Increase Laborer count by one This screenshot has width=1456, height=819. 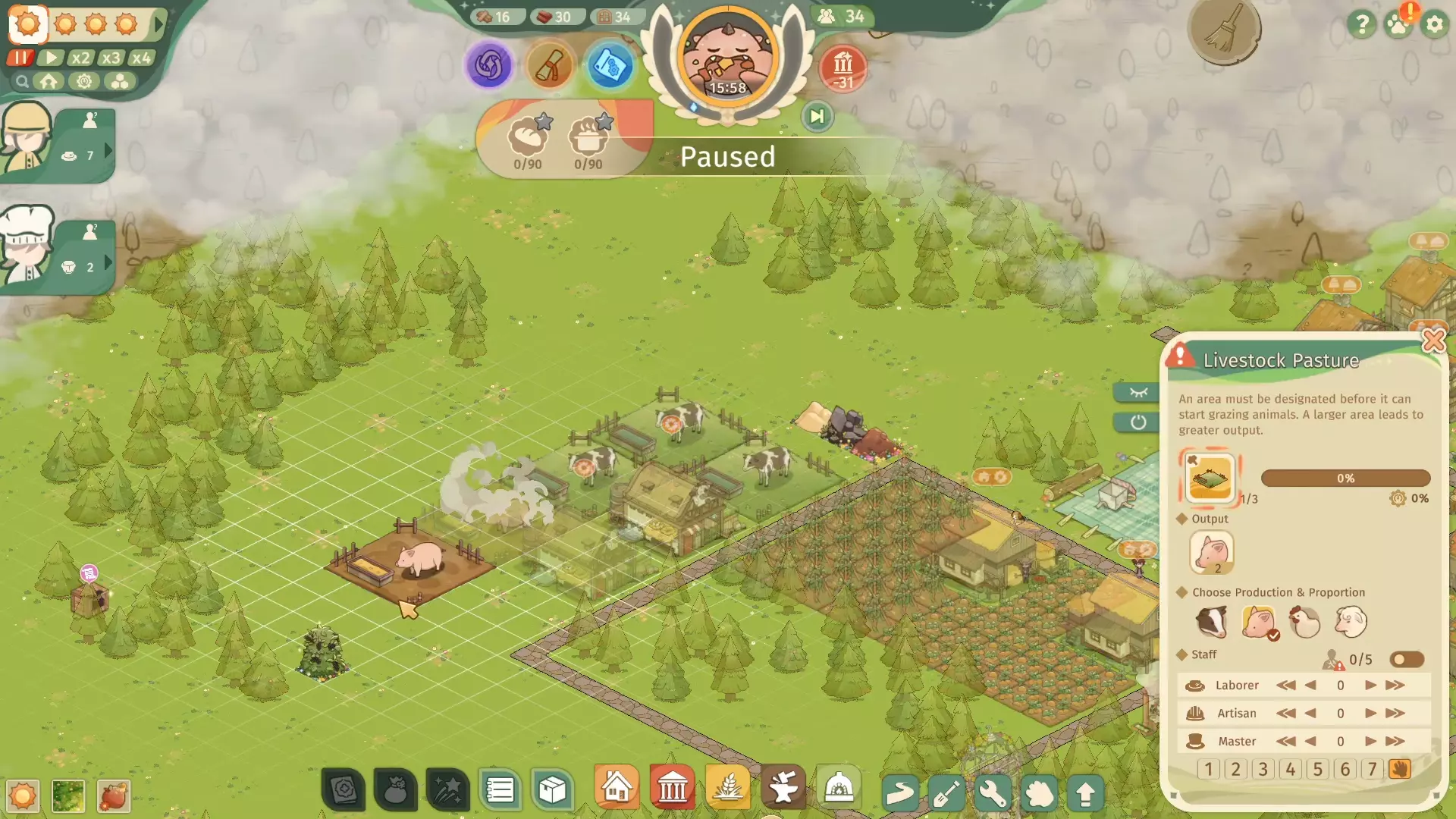[x=1370, y=685]
